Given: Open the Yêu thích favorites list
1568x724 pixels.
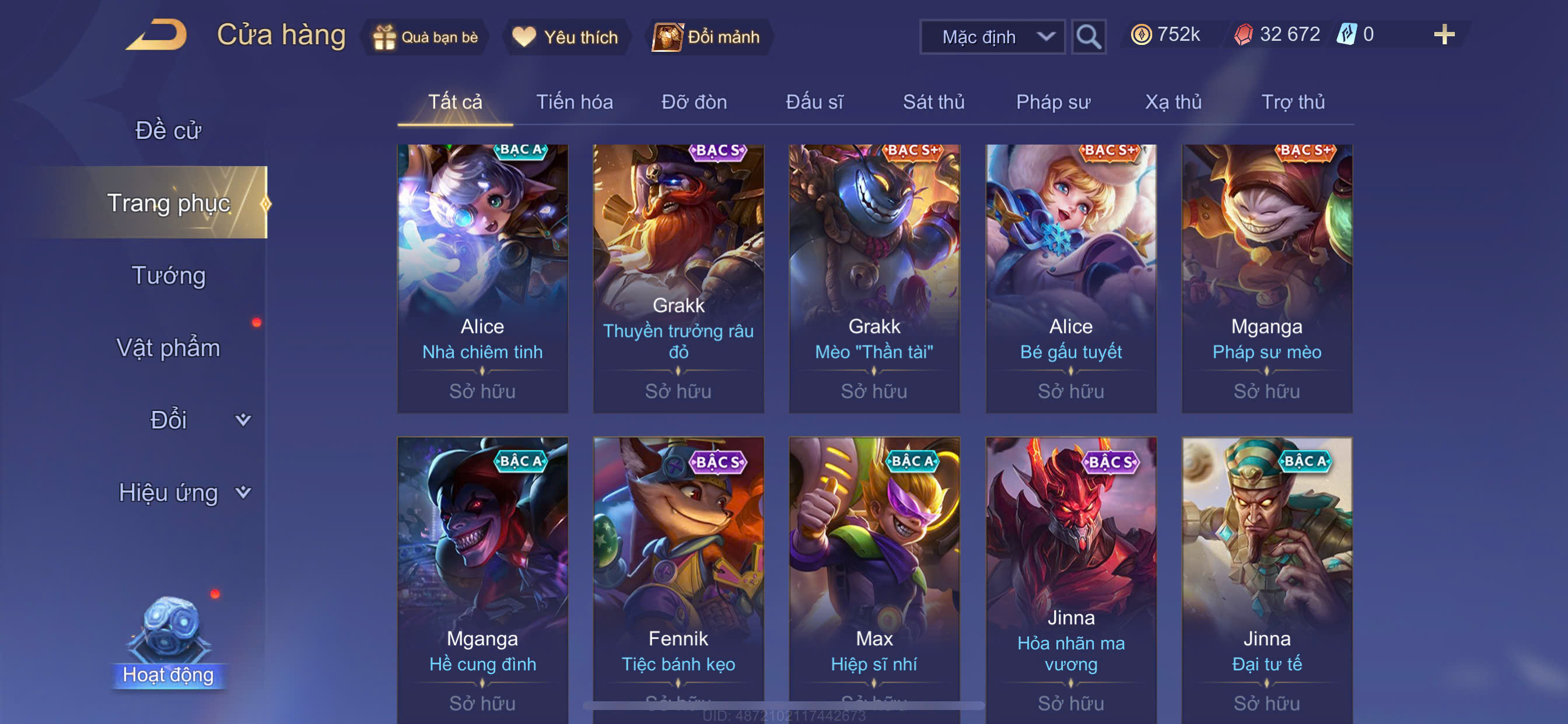Looking at the screenshot, I should [x=565, y=37].
